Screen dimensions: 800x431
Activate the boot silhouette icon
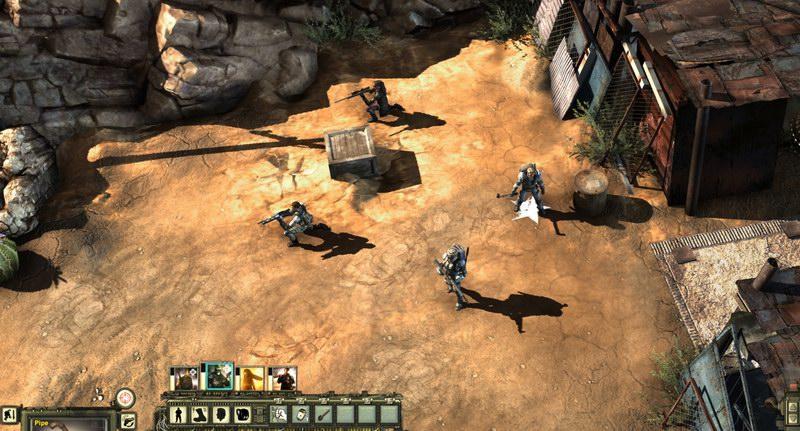click(x=200, y=414)
